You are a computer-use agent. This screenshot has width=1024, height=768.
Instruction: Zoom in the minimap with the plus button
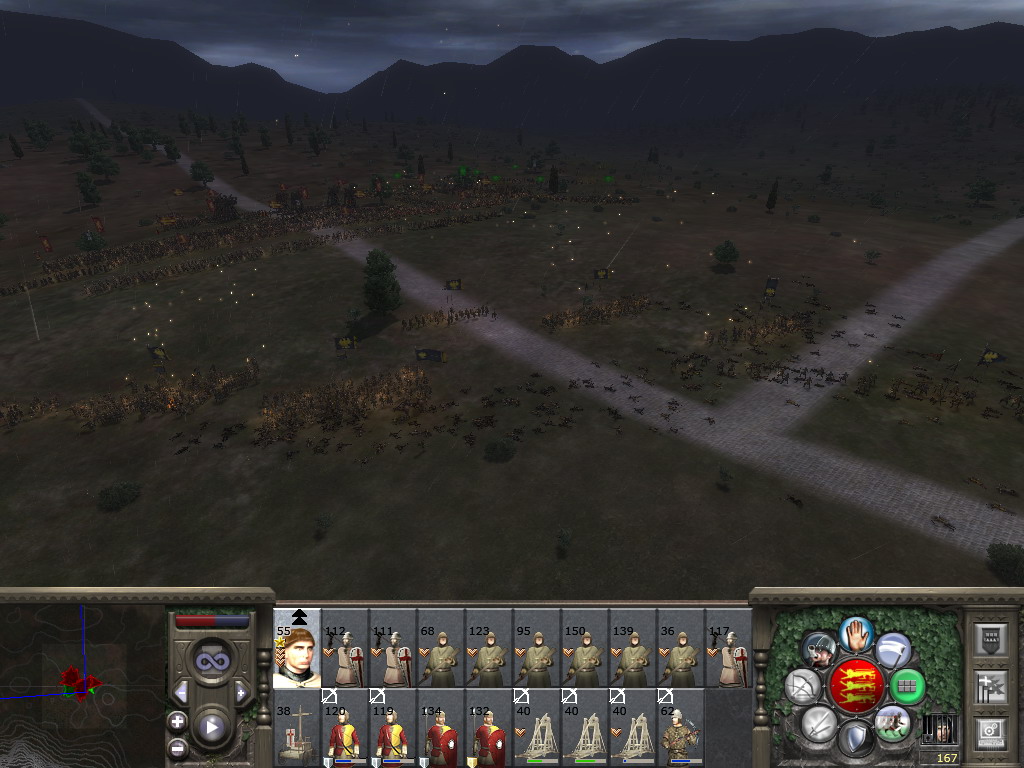(178, 721)
